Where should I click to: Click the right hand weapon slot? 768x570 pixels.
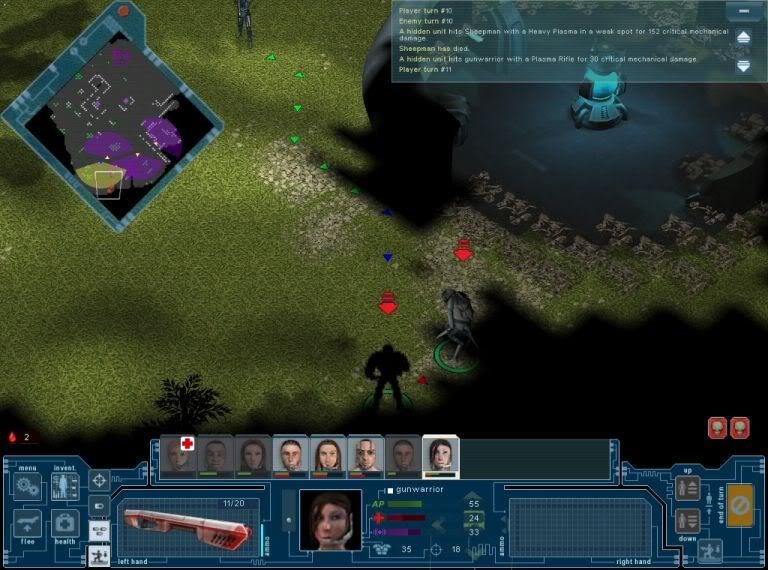pyautogui.click(x=565, y=526)
